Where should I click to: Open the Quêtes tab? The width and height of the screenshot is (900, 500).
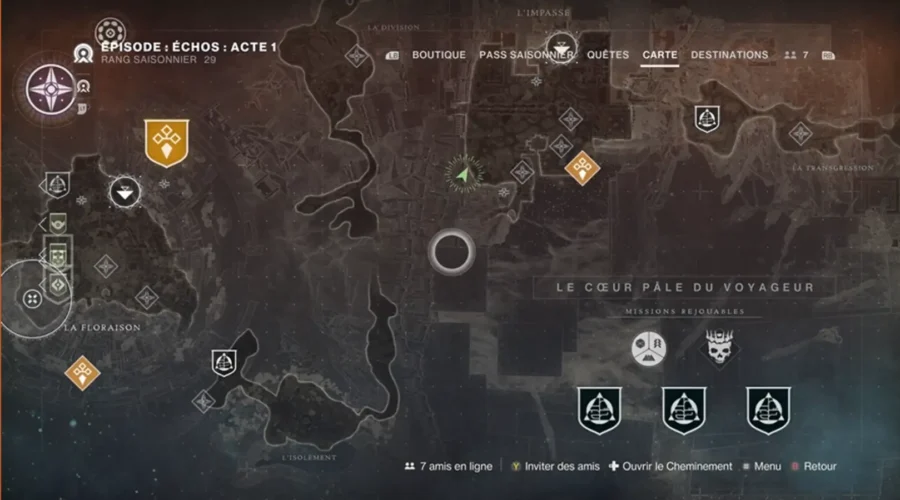click(x=608, y=55)
